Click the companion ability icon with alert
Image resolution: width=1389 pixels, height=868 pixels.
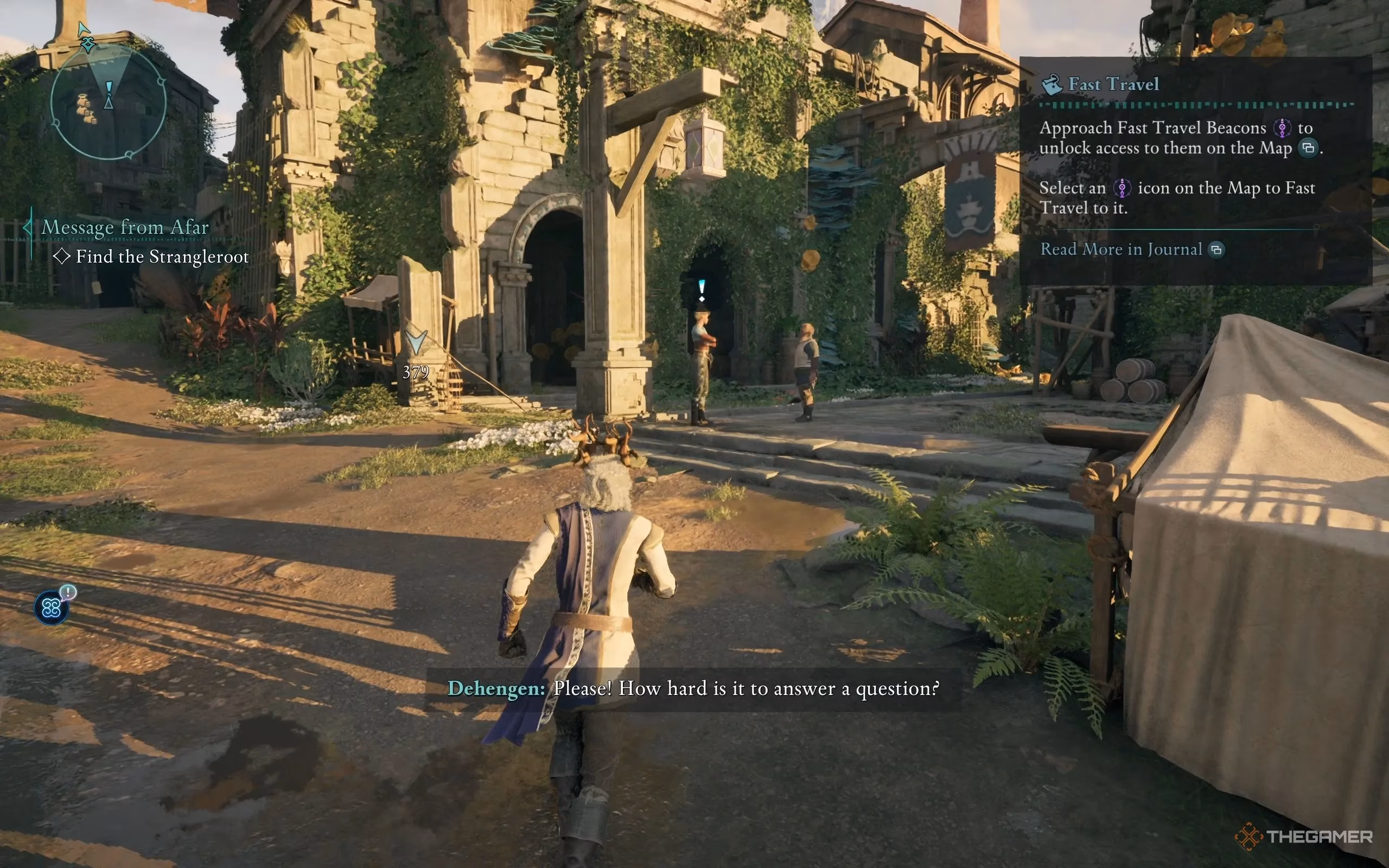click(x=52, y=608)
